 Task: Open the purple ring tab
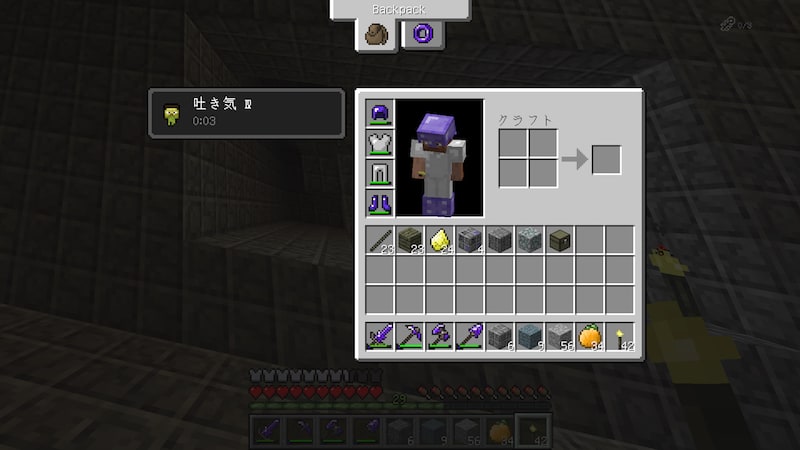coord(421,34)
